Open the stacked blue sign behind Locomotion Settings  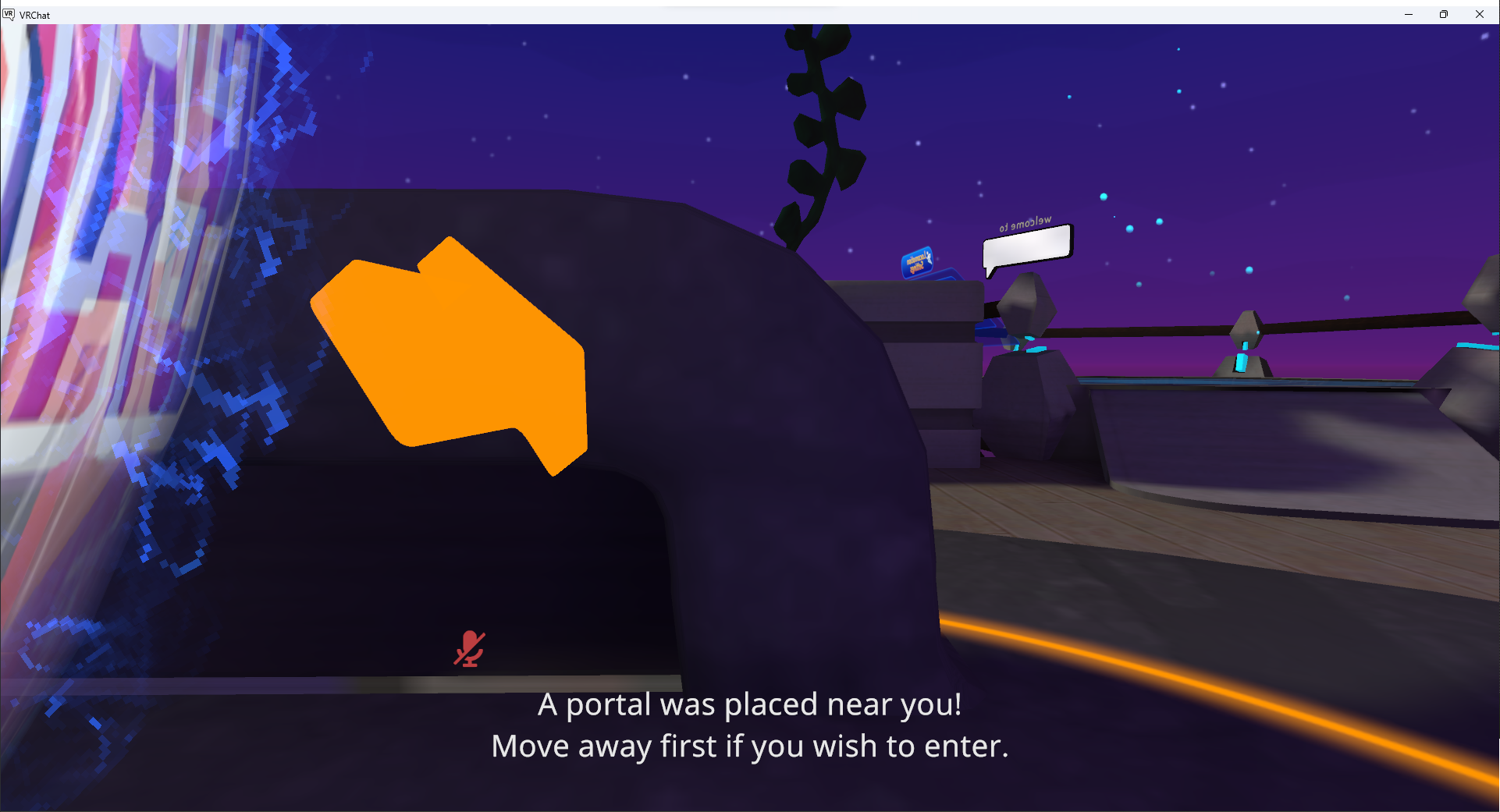pyautogui.click(x=947, y=275)
